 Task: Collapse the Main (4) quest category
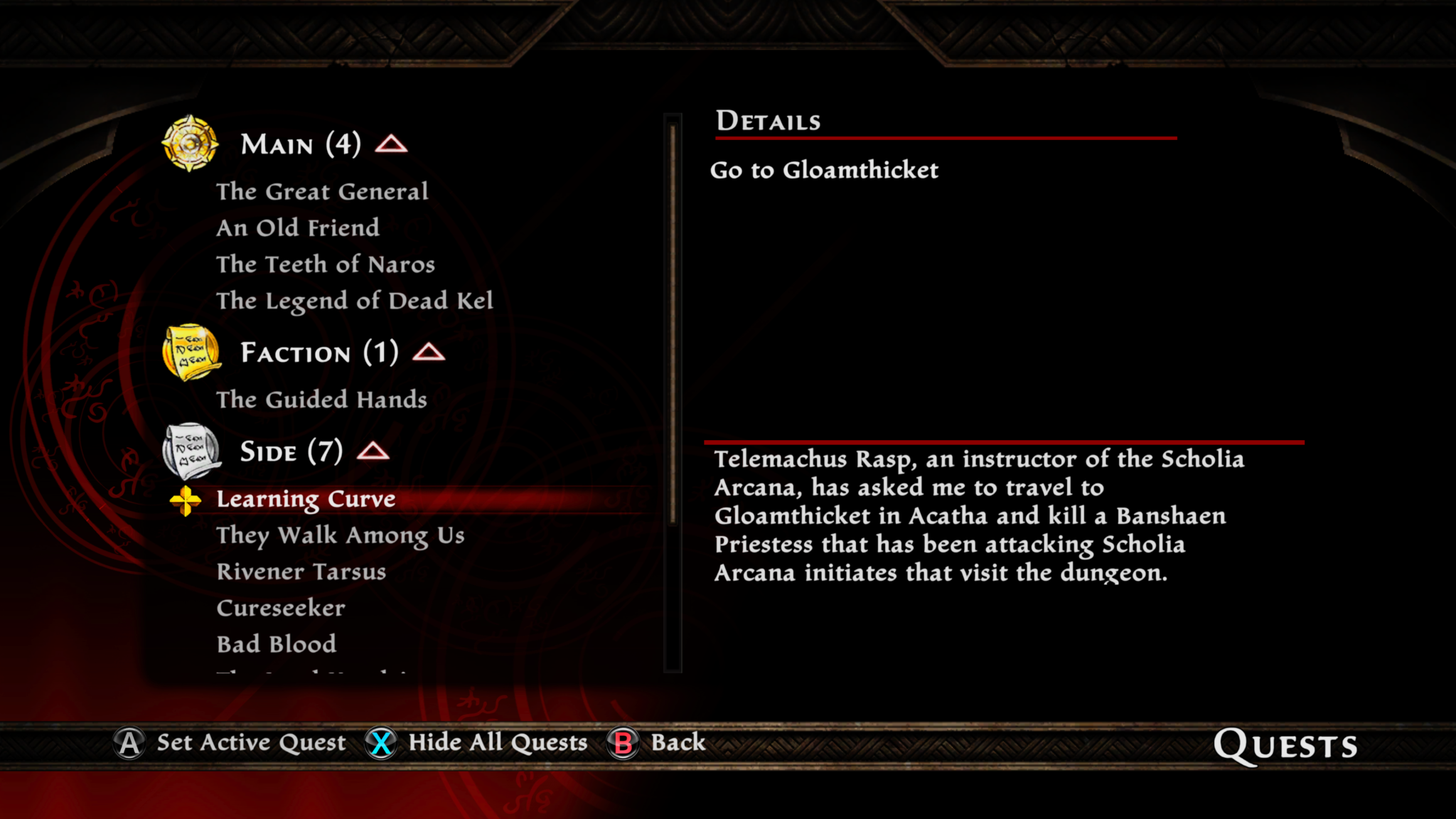click(392, 143)
